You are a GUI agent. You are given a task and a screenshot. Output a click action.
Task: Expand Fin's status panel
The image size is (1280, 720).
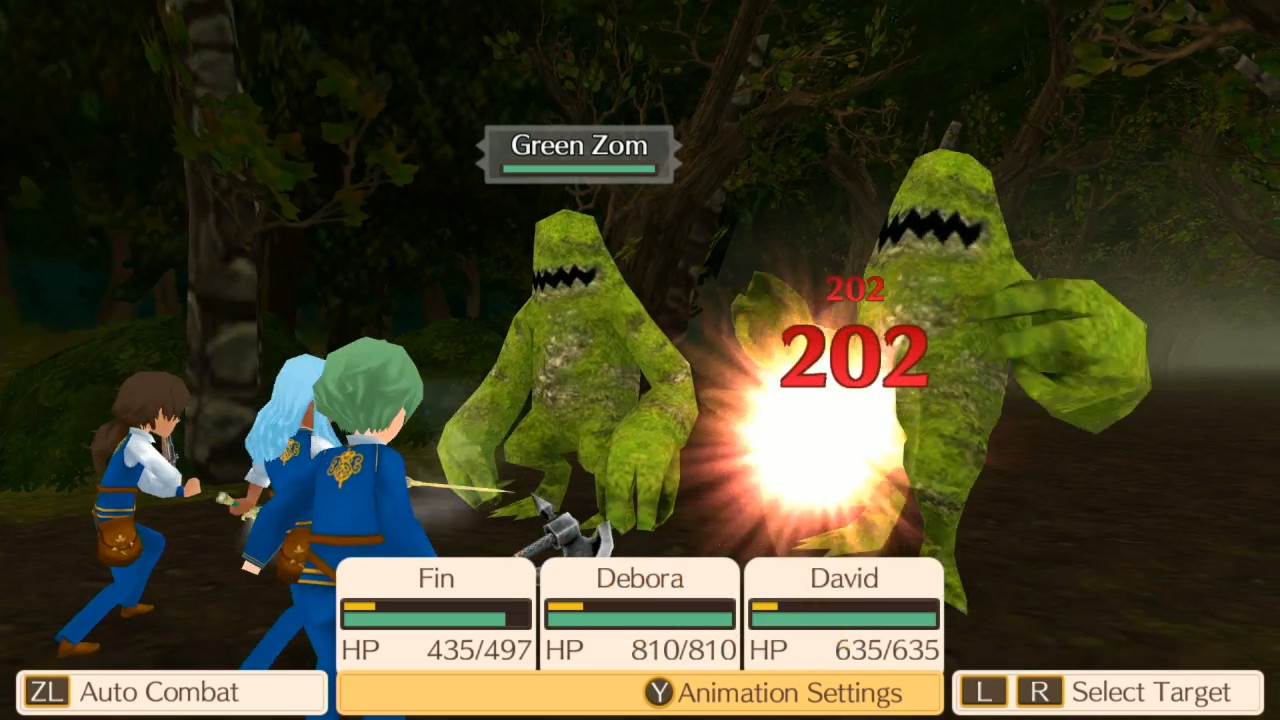(435, 610)
